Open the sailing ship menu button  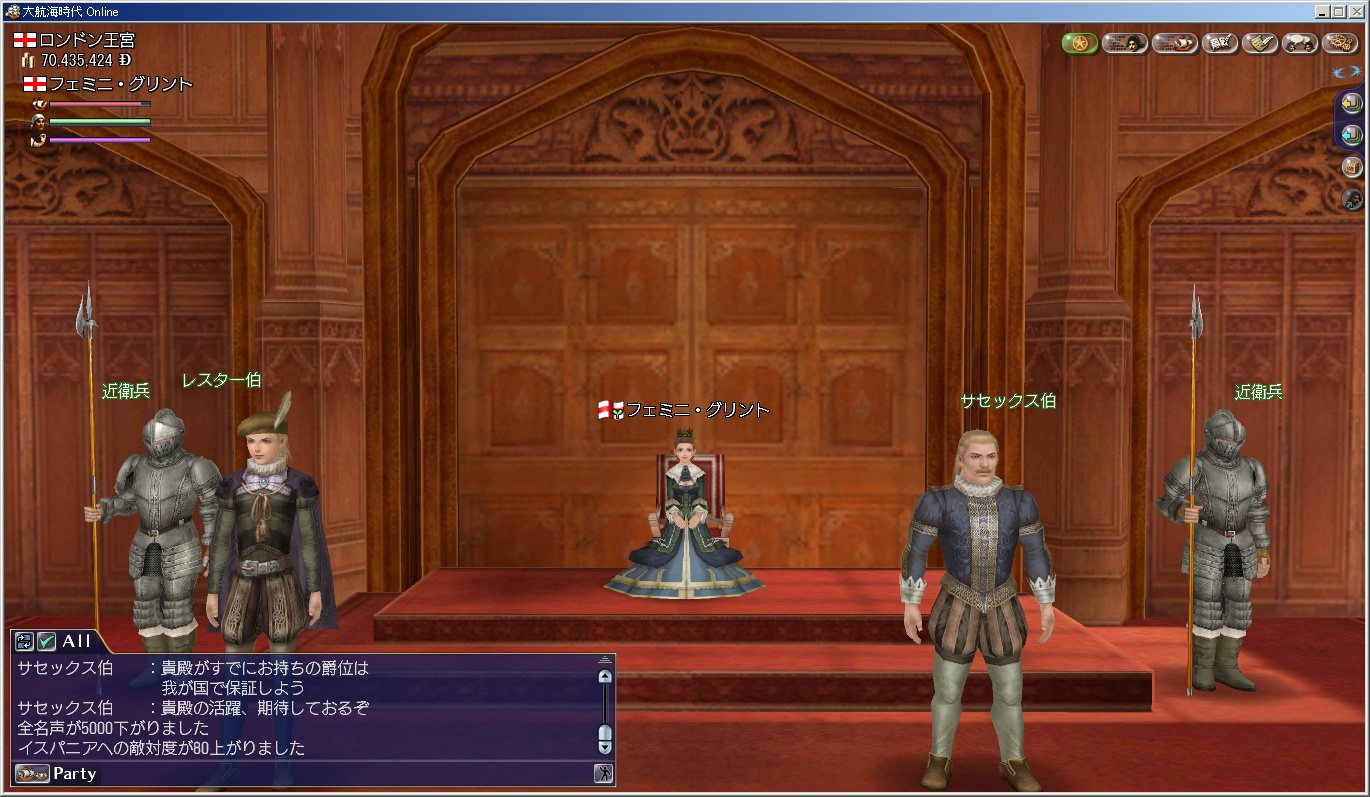[1174, 43]
